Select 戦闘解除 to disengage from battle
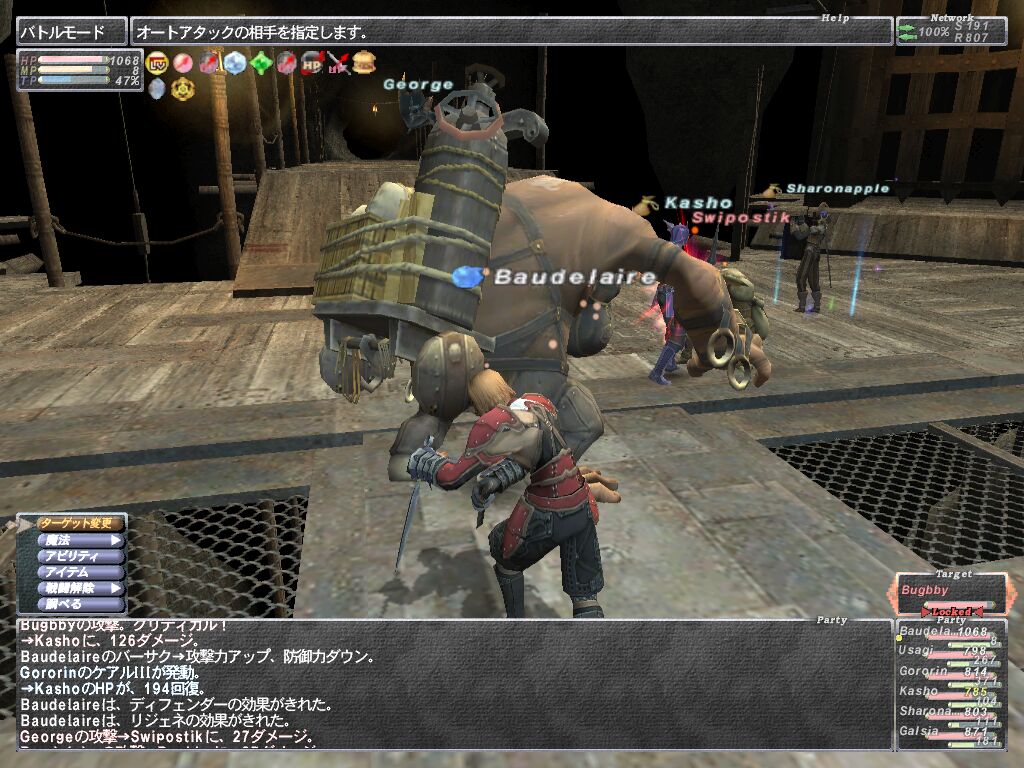 click(80, 588)
